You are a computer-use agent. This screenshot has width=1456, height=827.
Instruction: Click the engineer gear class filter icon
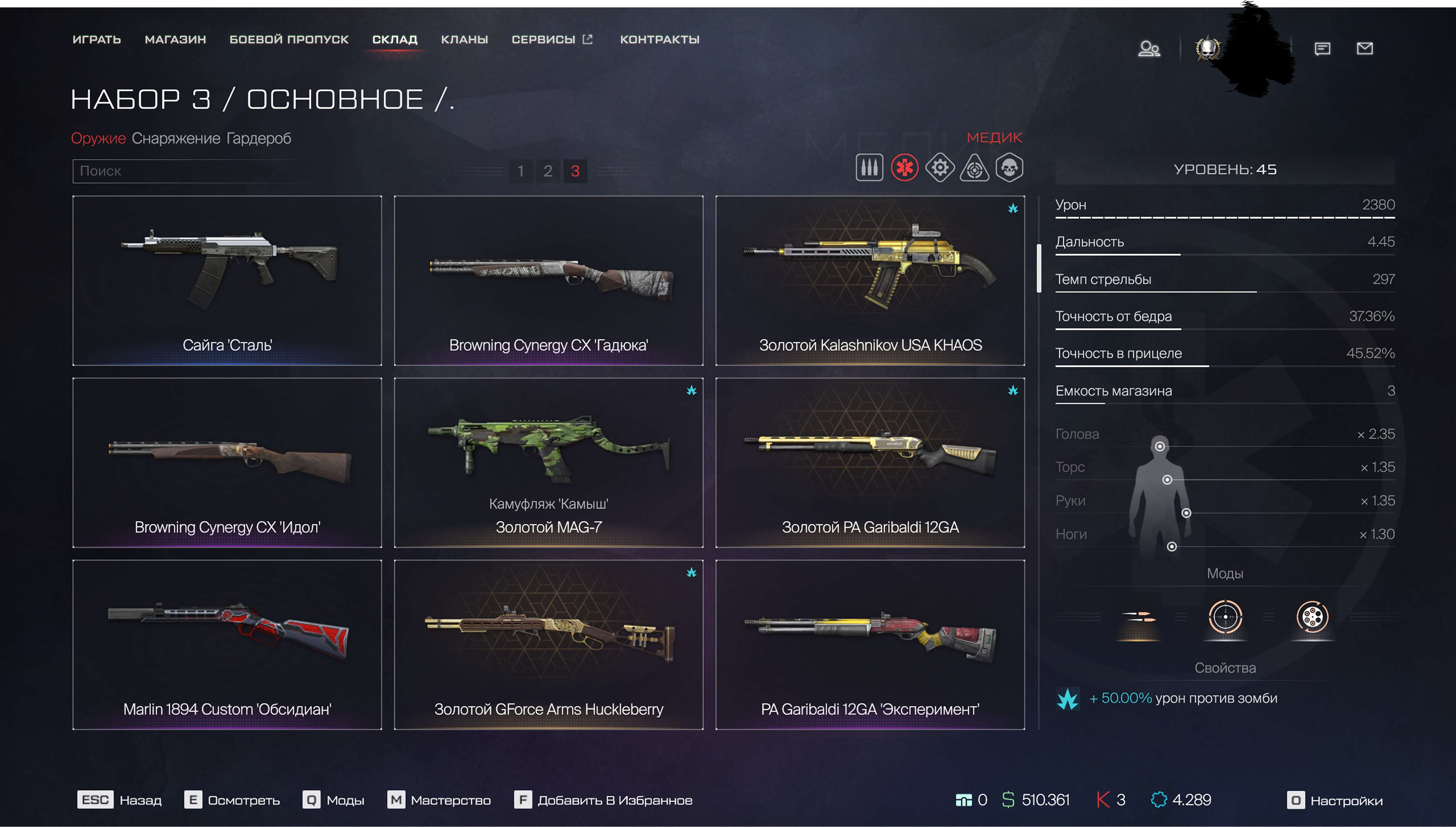pos(940,168)
